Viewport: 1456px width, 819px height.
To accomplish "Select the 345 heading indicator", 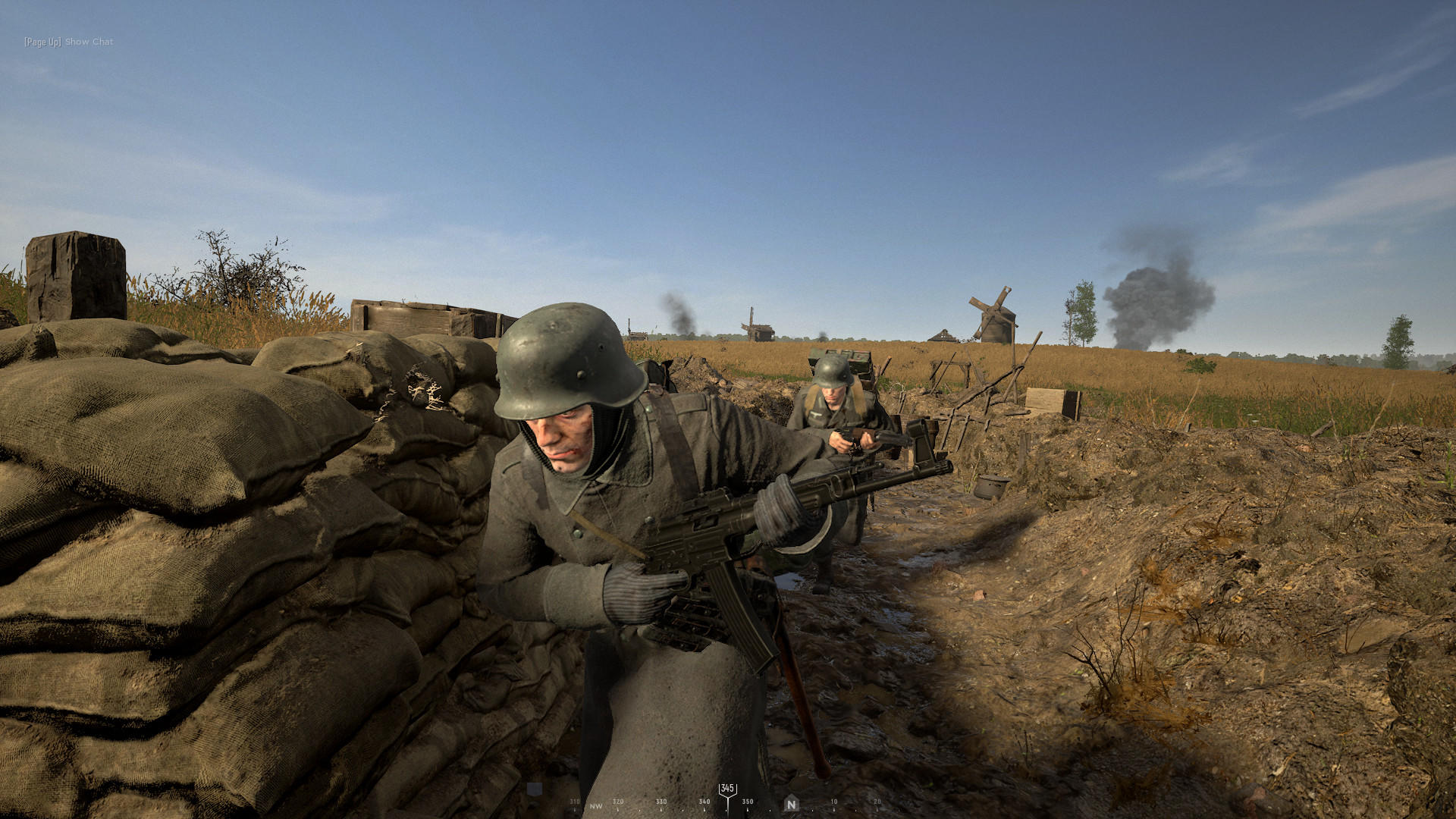I will tap(726, 789).
